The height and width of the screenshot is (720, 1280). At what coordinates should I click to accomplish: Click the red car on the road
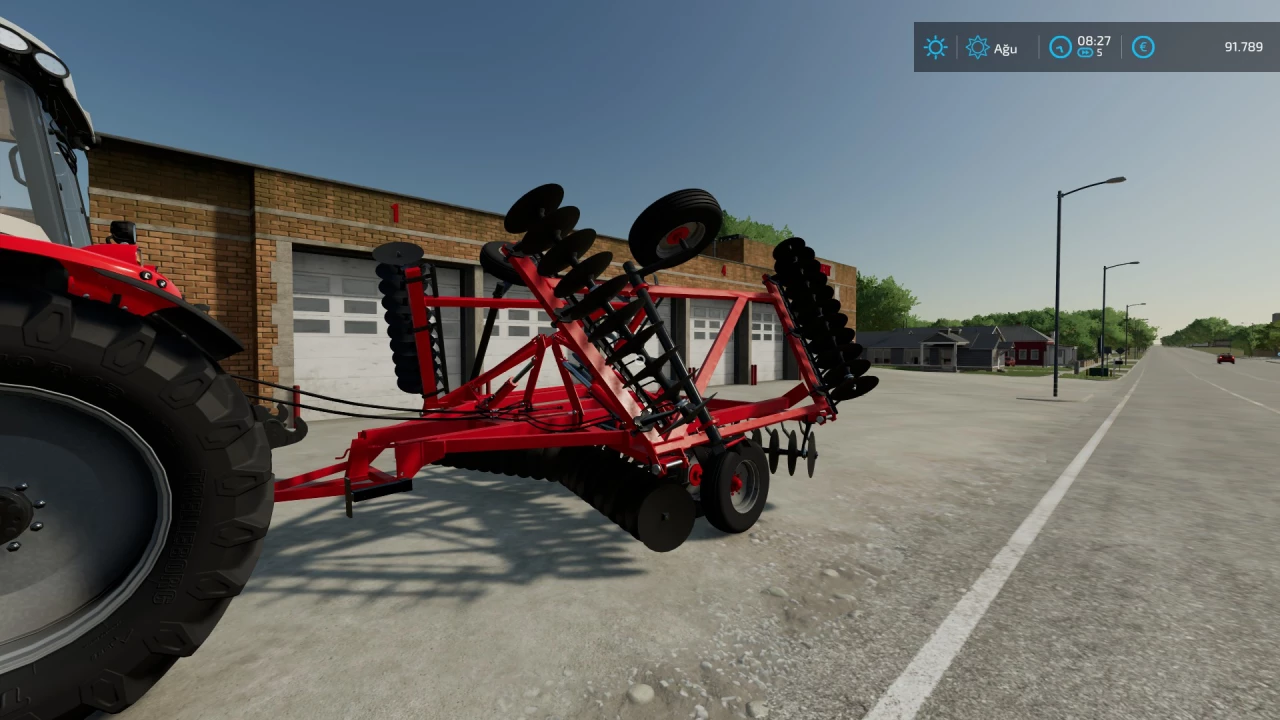1226,358
